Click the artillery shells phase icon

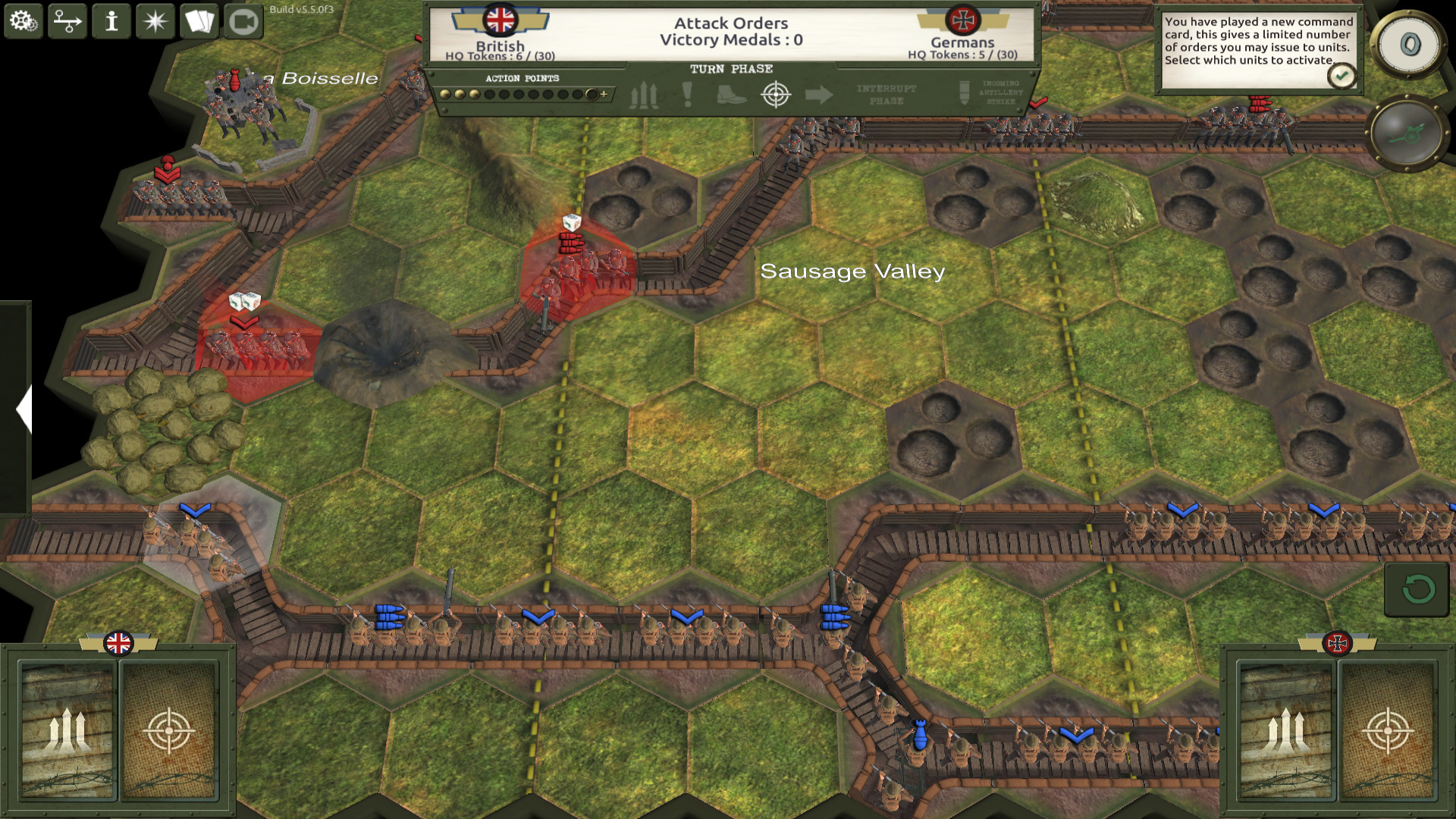click(645, 95)
